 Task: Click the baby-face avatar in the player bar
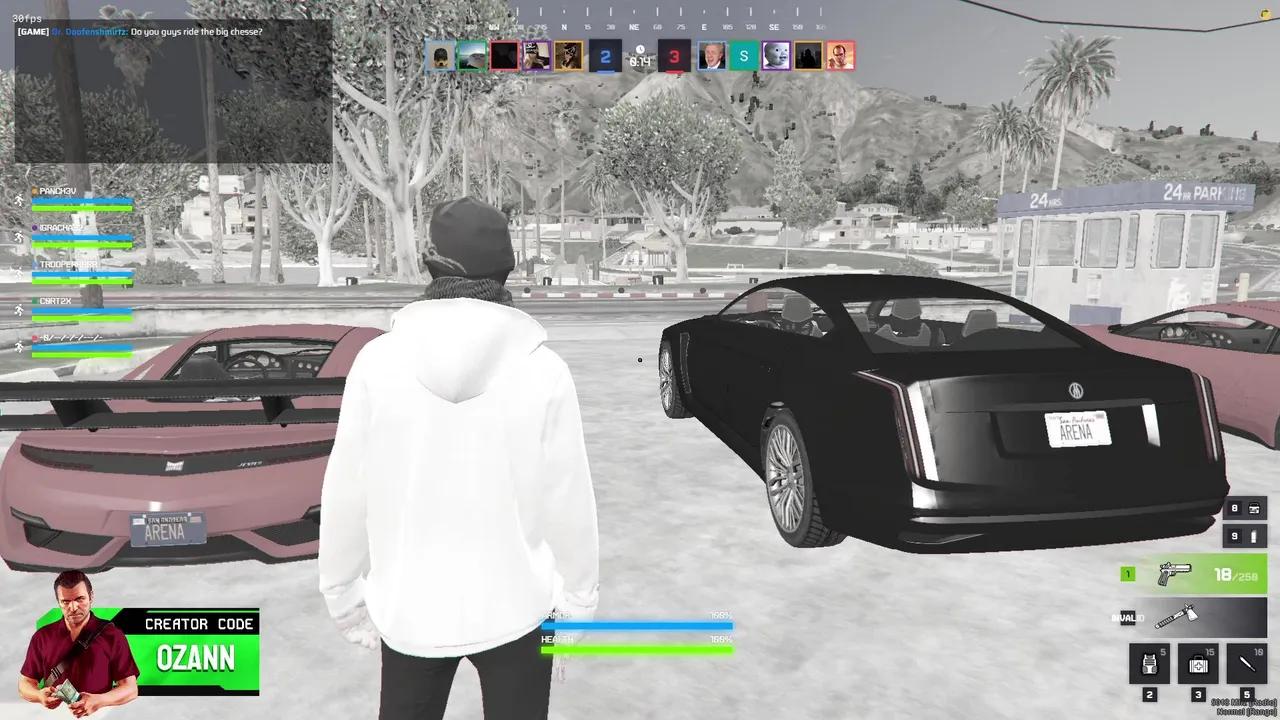pos(777,56)
